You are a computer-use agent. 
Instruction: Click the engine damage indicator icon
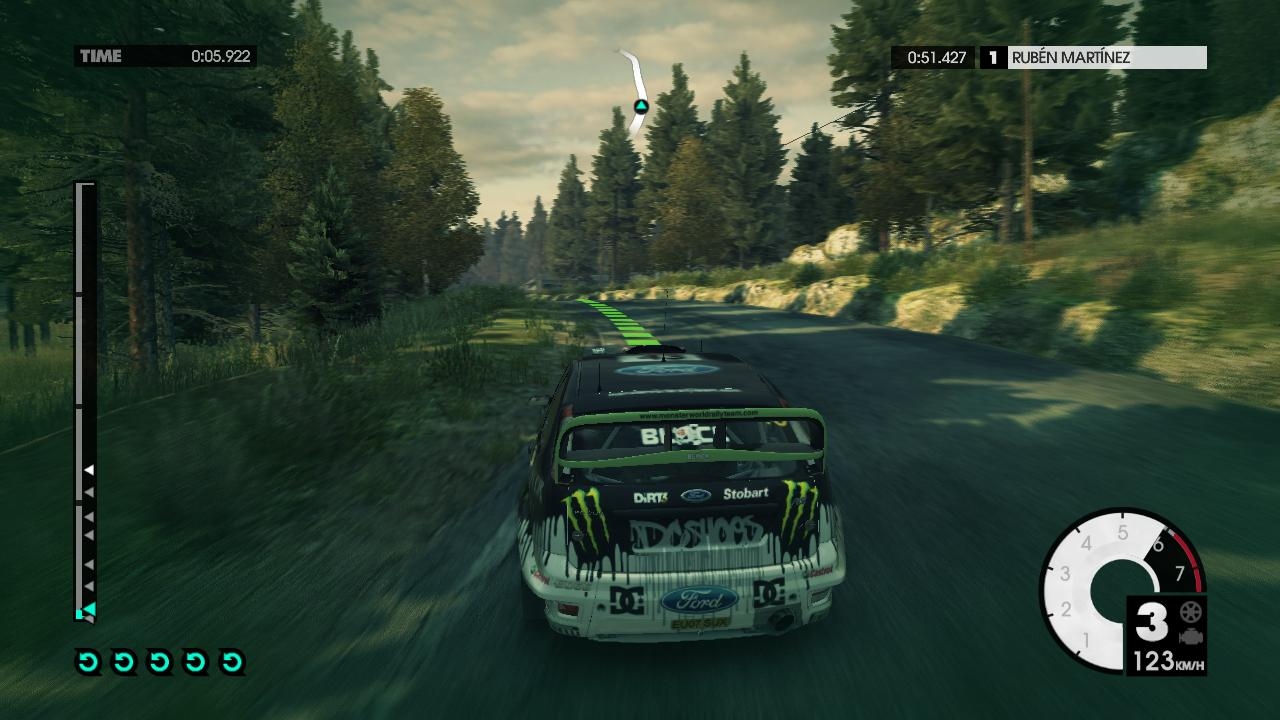pyautogui.click(x=1190, y=637)
